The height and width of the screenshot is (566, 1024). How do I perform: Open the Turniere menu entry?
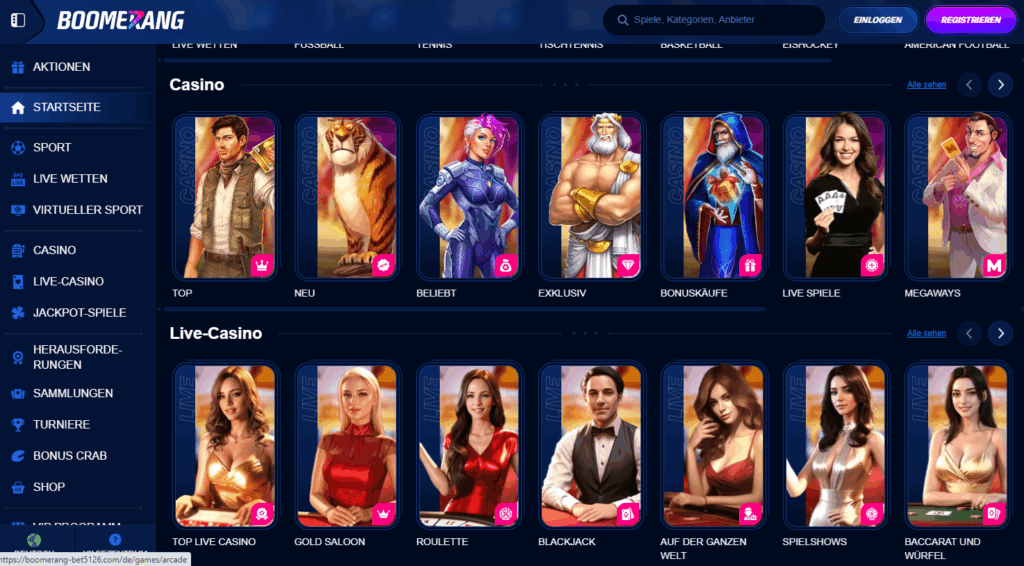click(x=61, y=425)
